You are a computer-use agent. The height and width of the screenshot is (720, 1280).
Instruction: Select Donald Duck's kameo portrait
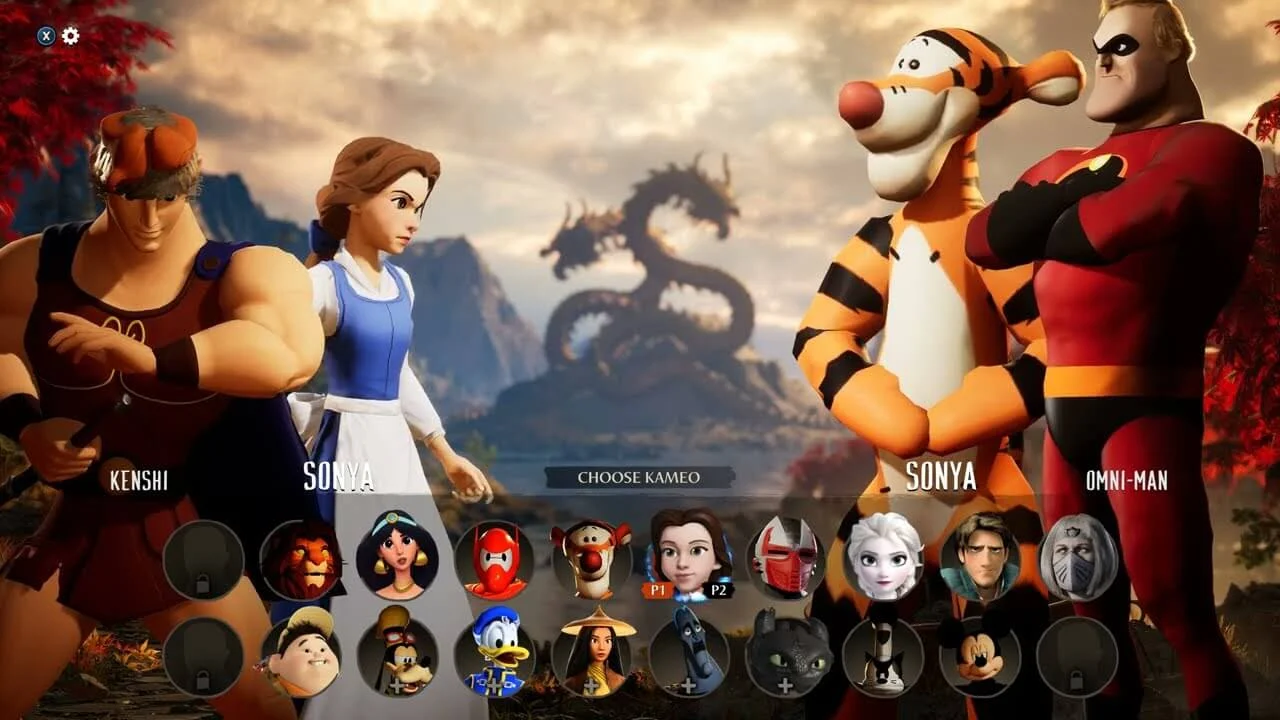click(x=495, y=655)
